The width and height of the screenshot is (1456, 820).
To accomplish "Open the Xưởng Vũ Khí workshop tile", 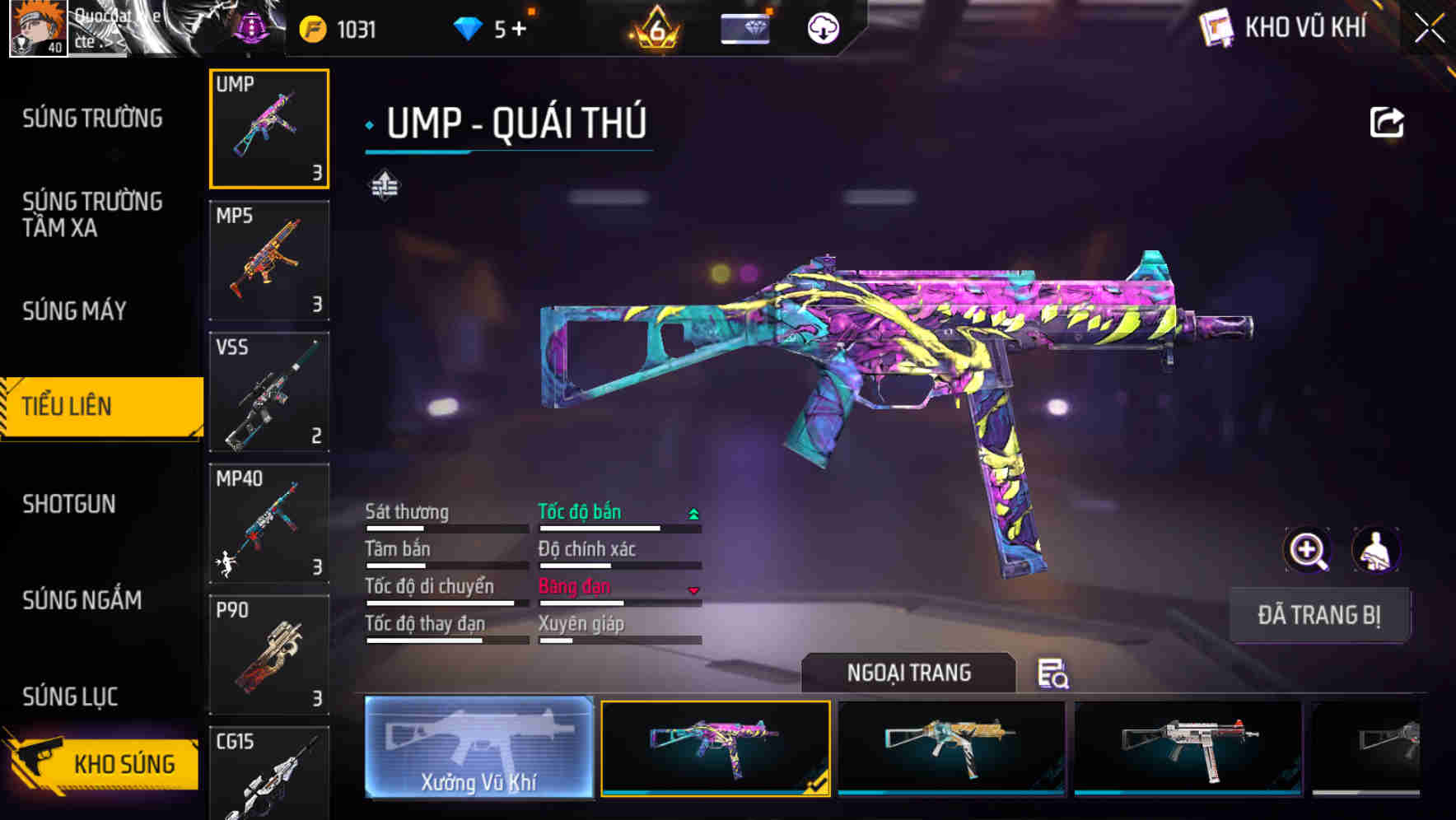I will (x=478, y=748).
